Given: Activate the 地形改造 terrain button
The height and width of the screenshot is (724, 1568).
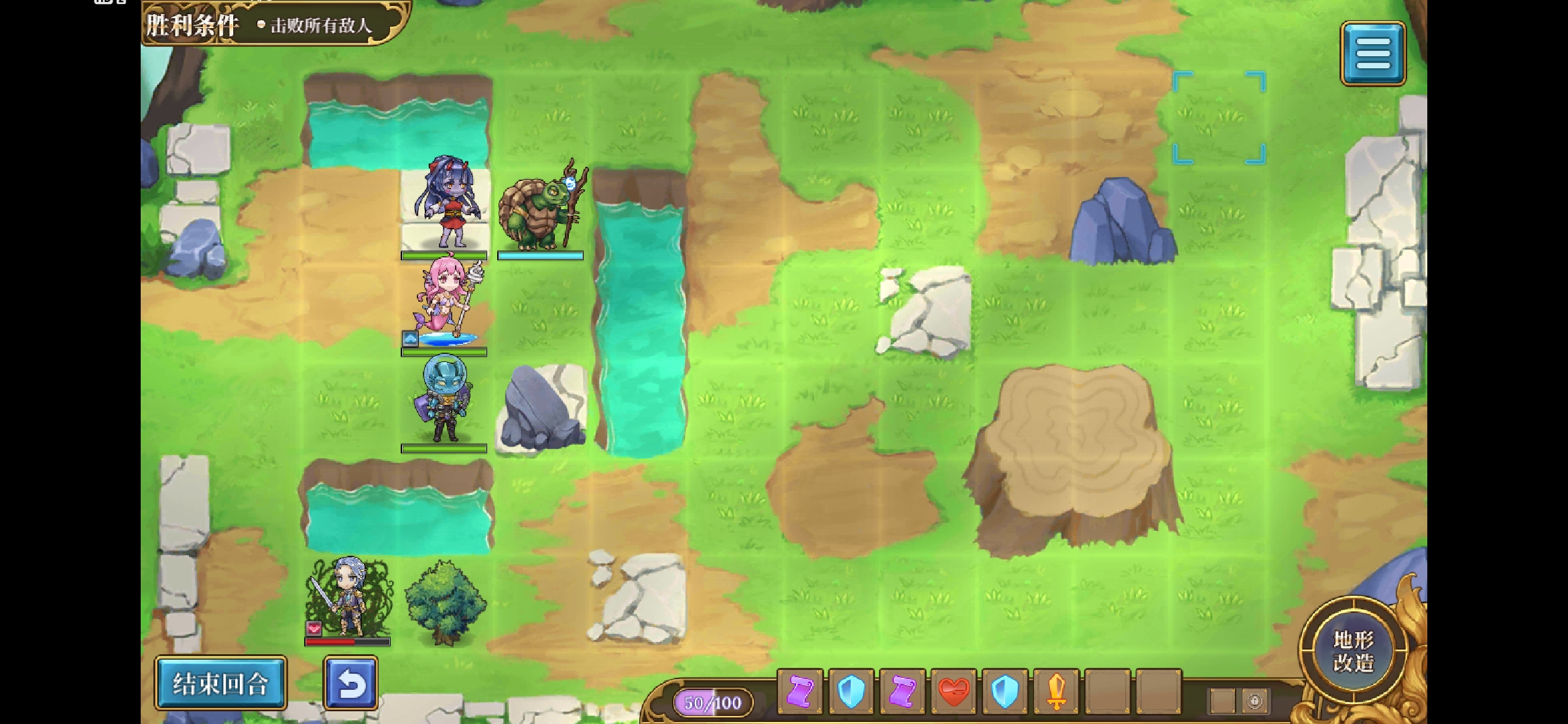Looking at the screenshot, I should coord(1353,651).
